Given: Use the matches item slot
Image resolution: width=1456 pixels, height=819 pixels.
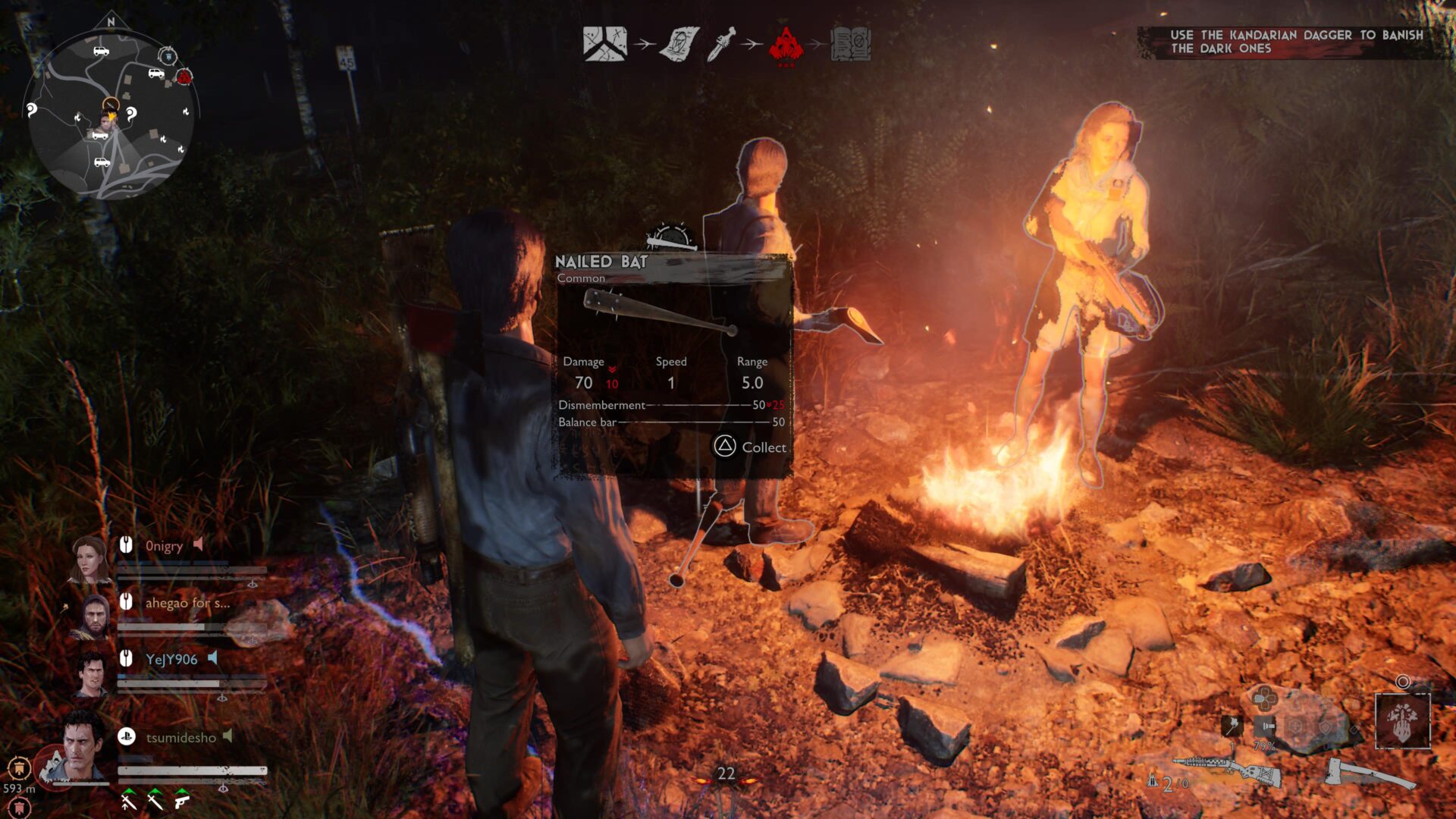Looking at the screenshot, I should tap(1232, 726).
